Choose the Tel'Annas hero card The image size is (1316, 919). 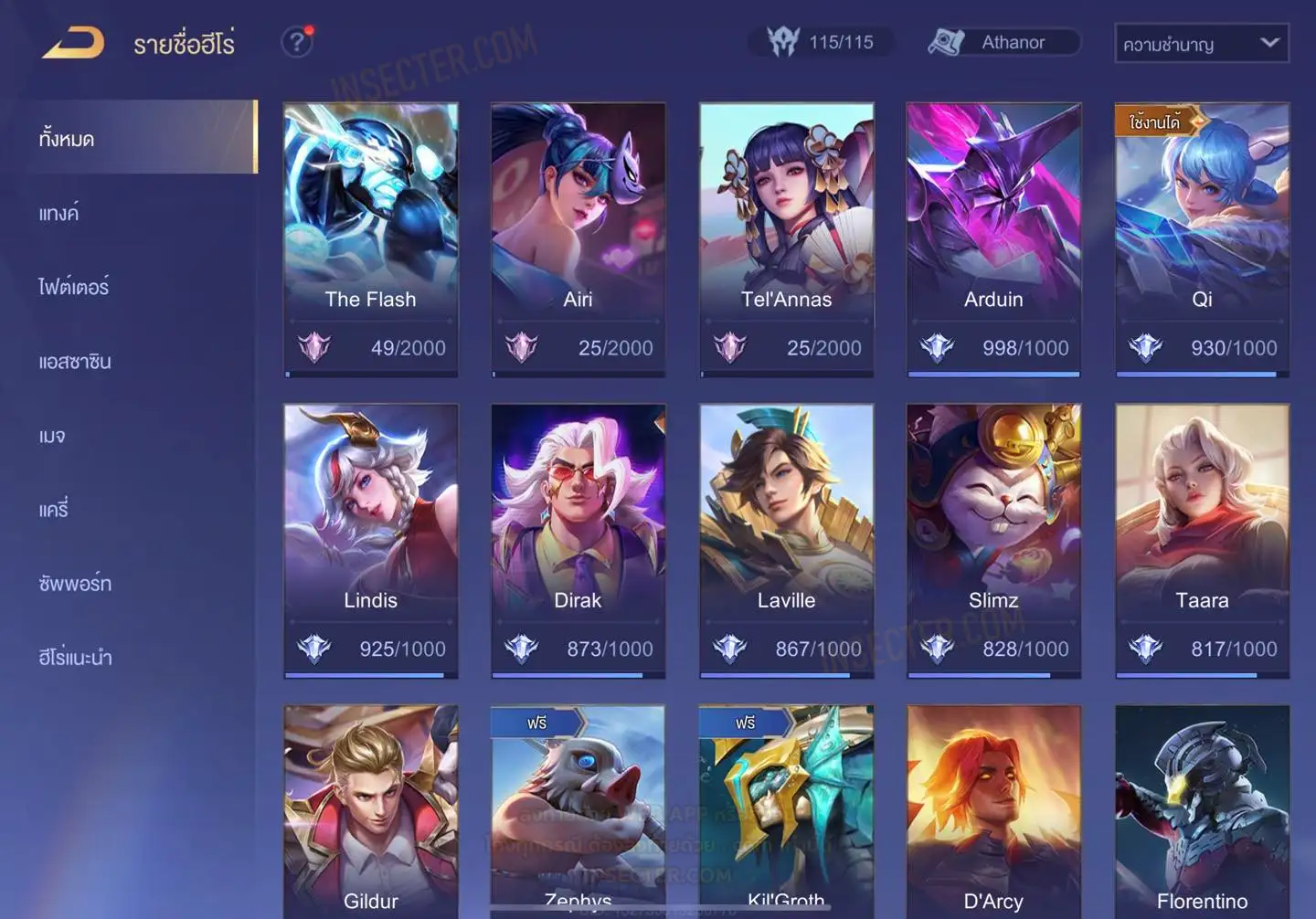[786, 238]
